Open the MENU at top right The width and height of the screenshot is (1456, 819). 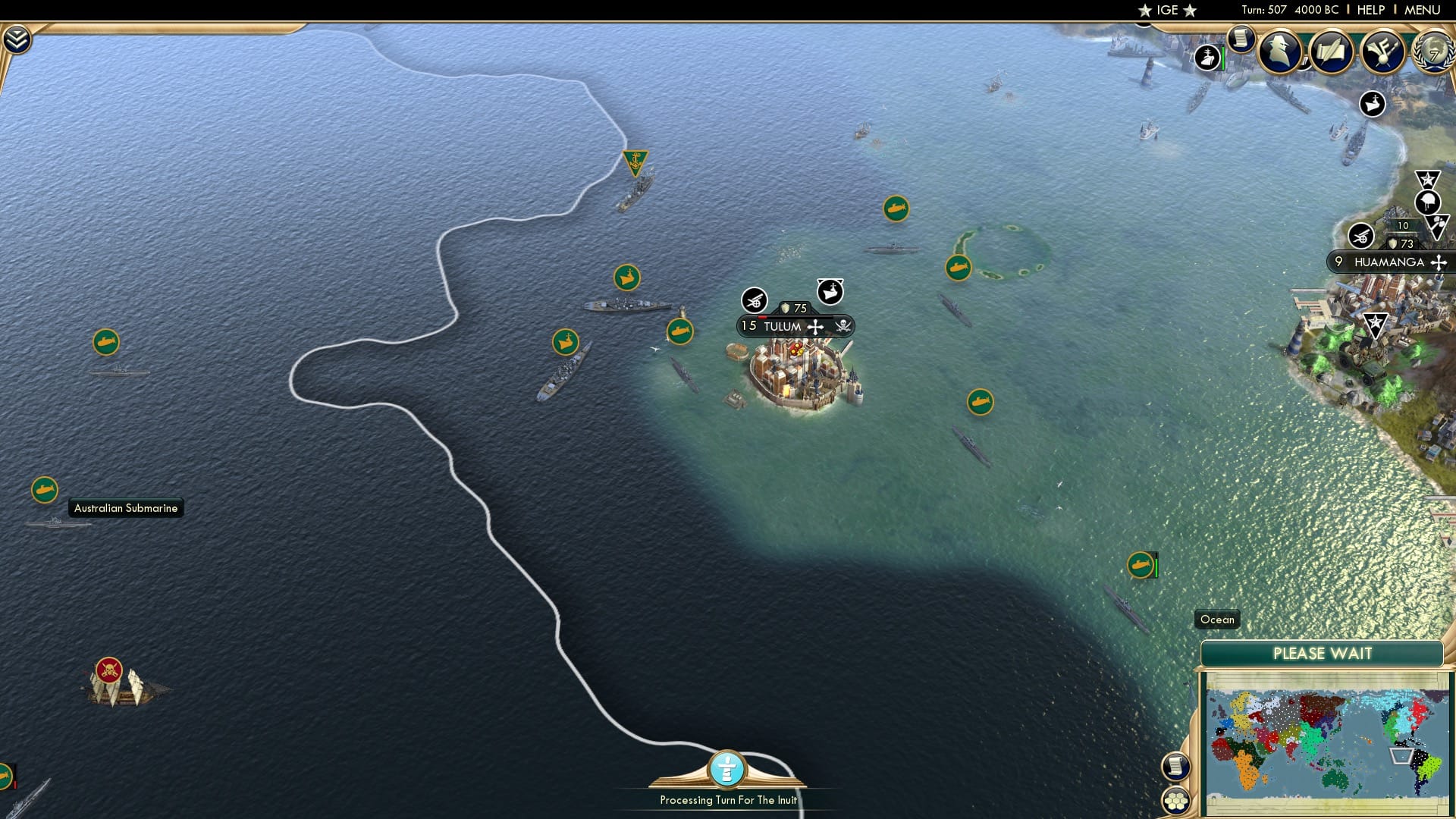click(x=1424, y=10)
